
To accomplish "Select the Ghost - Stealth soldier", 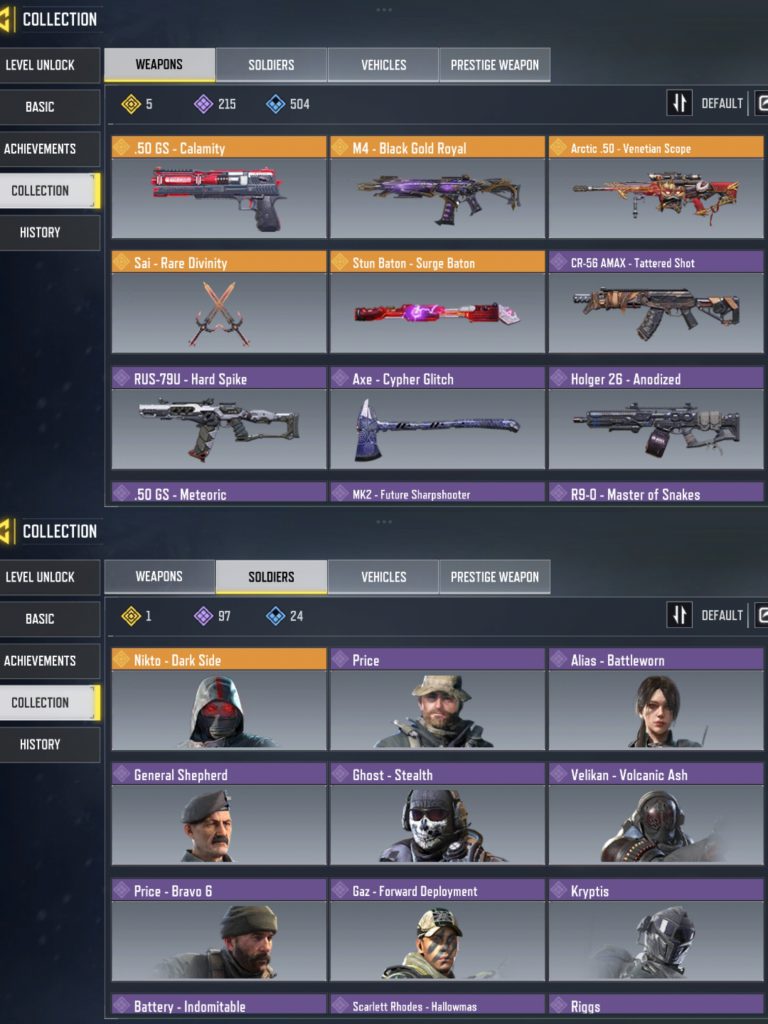I will 437,814.
